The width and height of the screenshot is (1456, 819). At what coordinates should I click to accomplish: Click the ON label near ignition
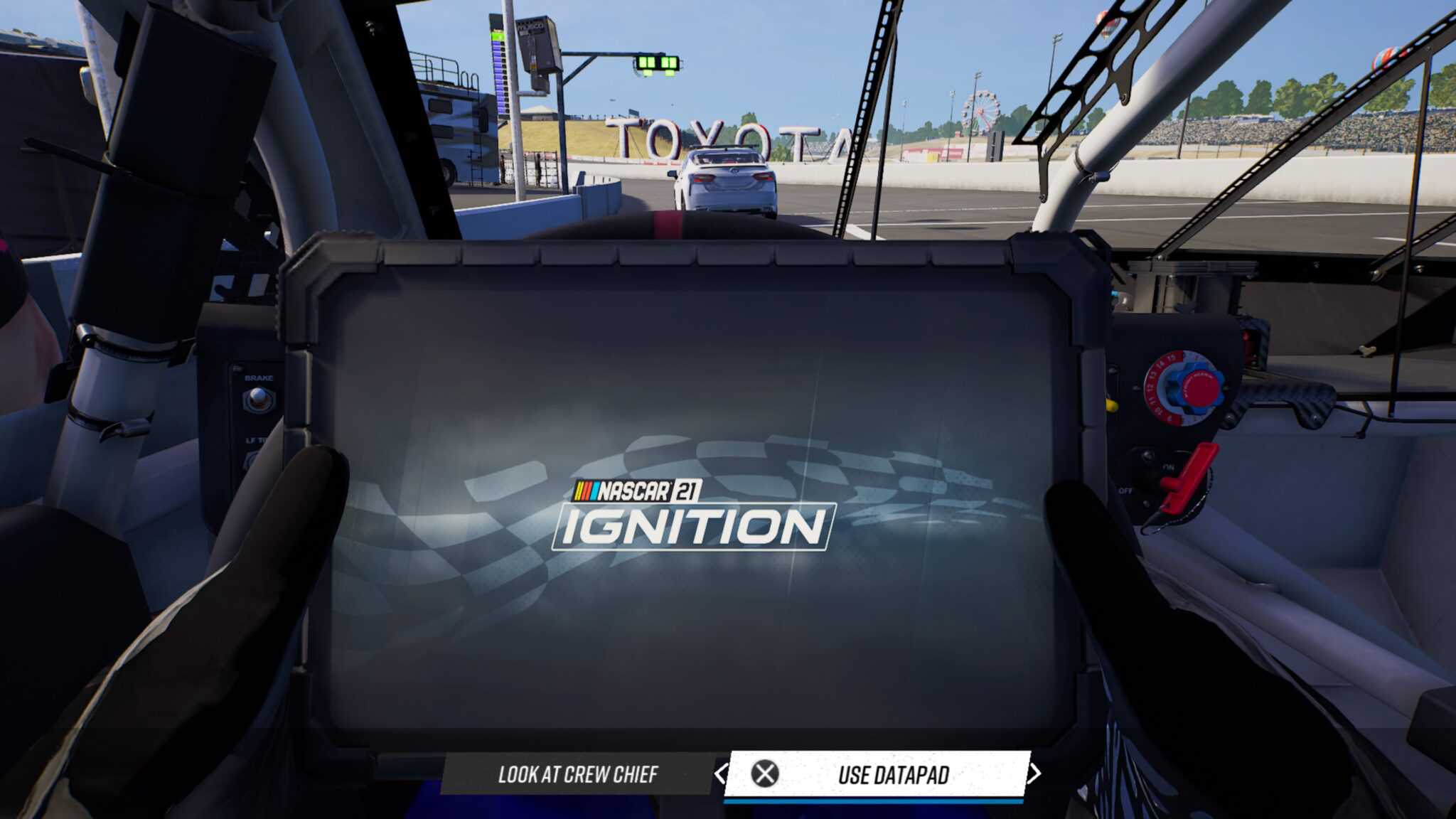(1169, 465)
